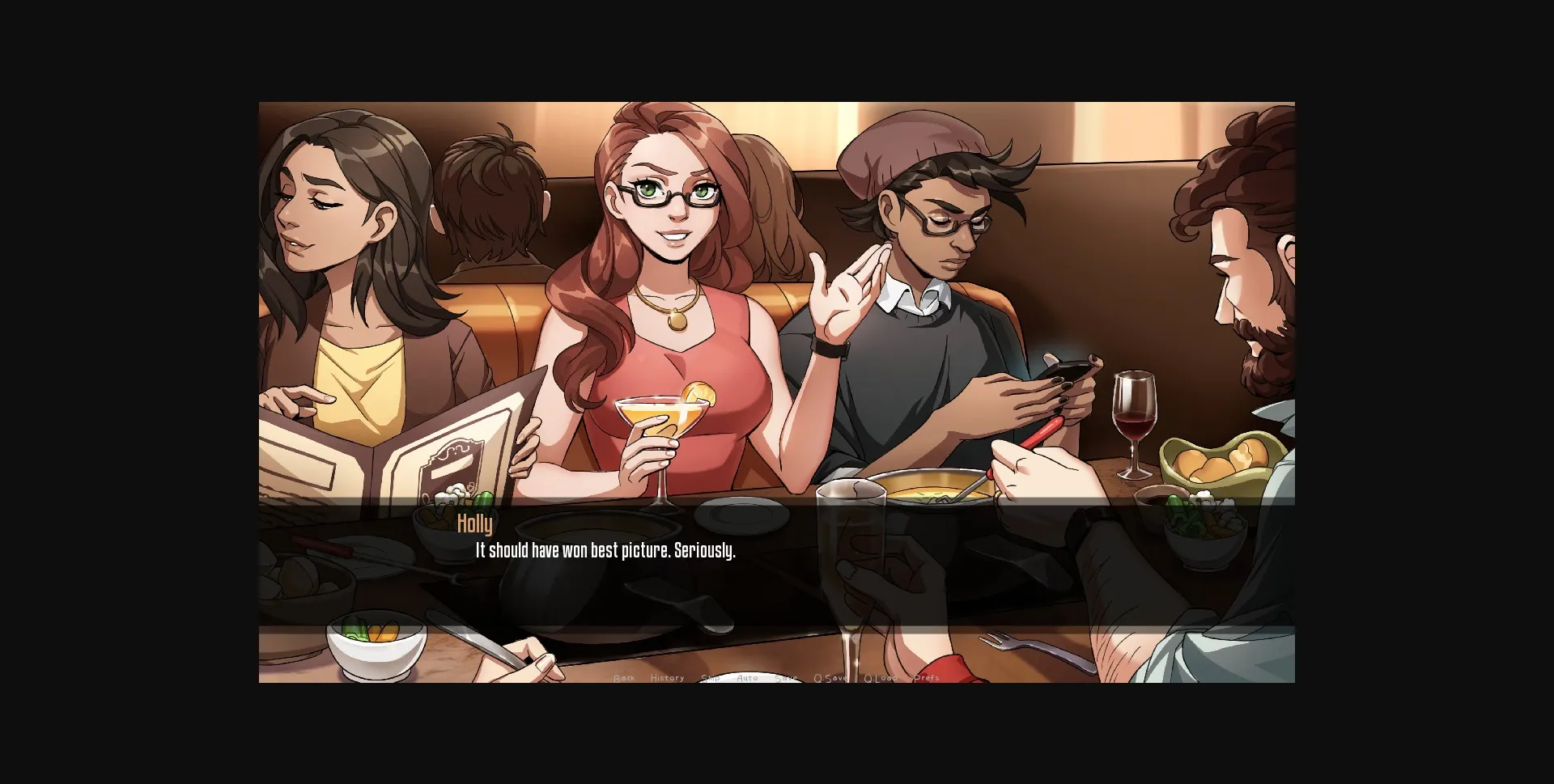Screen dimensions: 1554x784
Task: Enable Skip mode
Action: click(x=711, y=677)
